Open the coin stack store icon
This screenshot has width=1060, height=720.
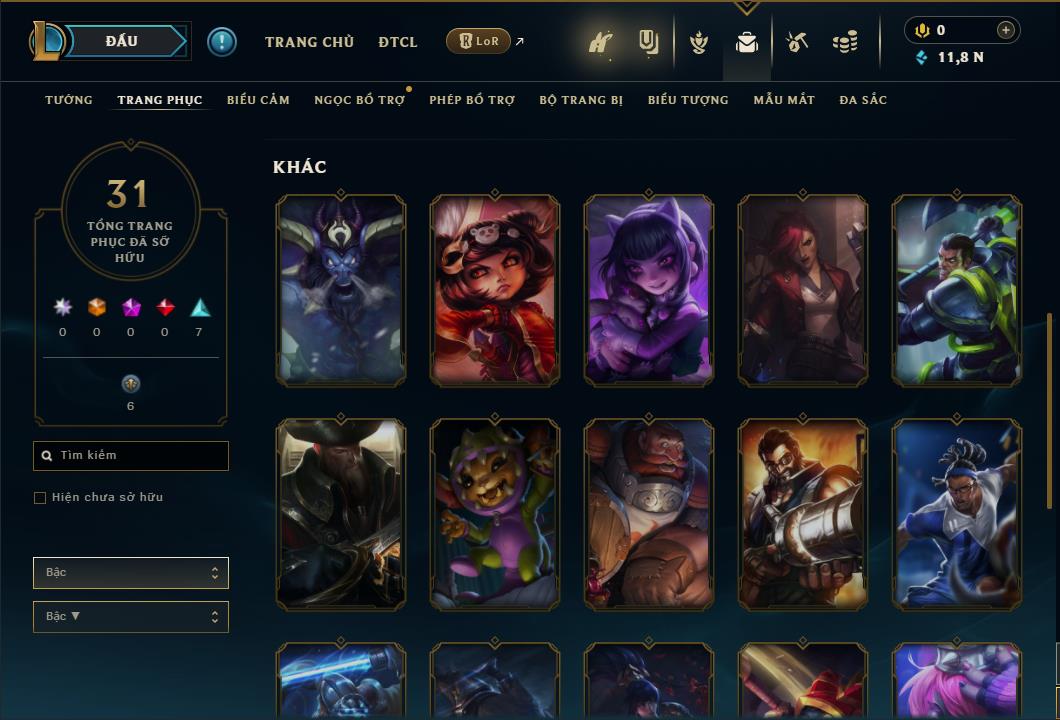(845, 42)
